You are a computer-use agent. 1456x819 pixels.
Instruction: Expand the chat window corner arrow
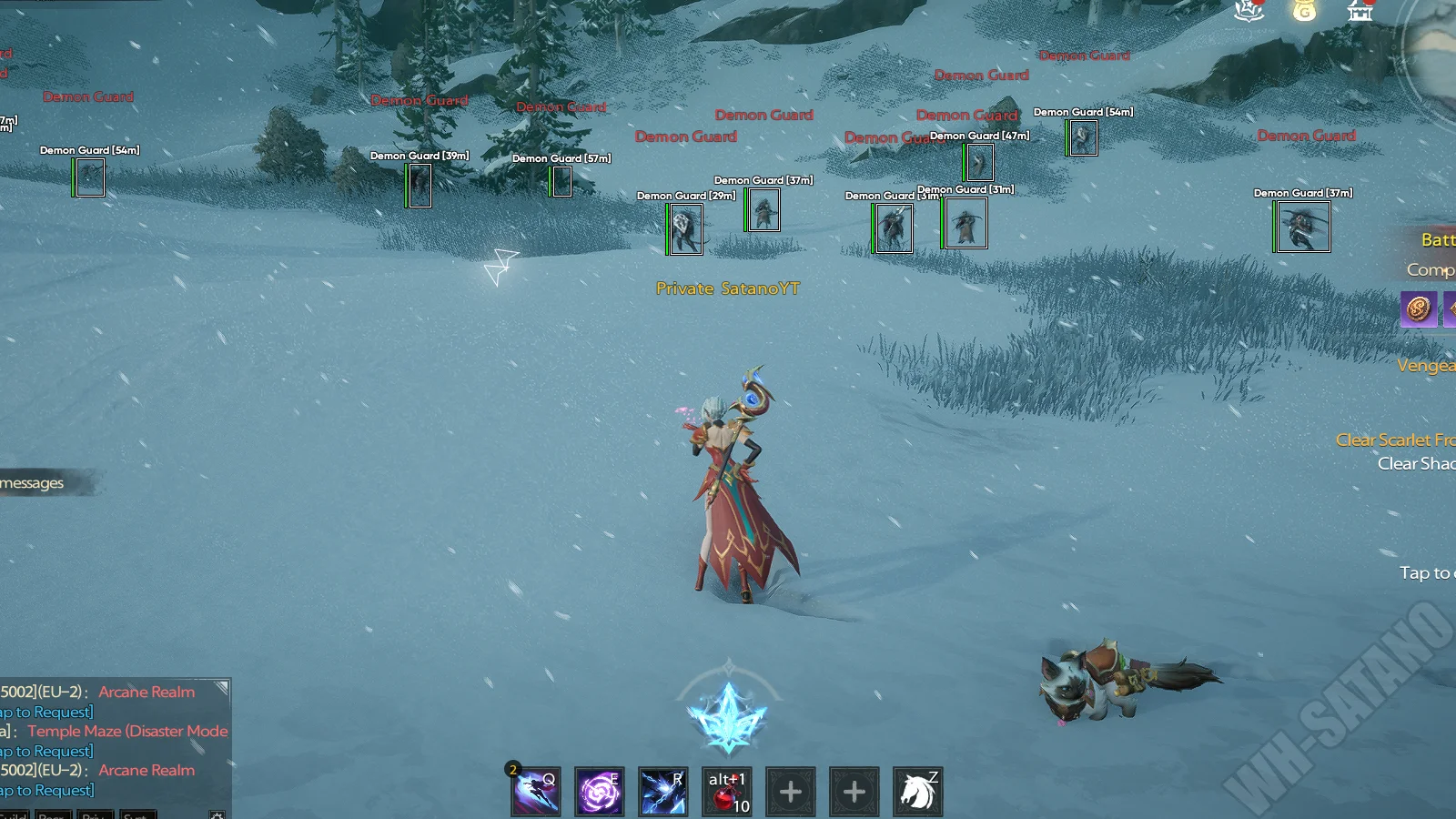(x=221, y=688)
